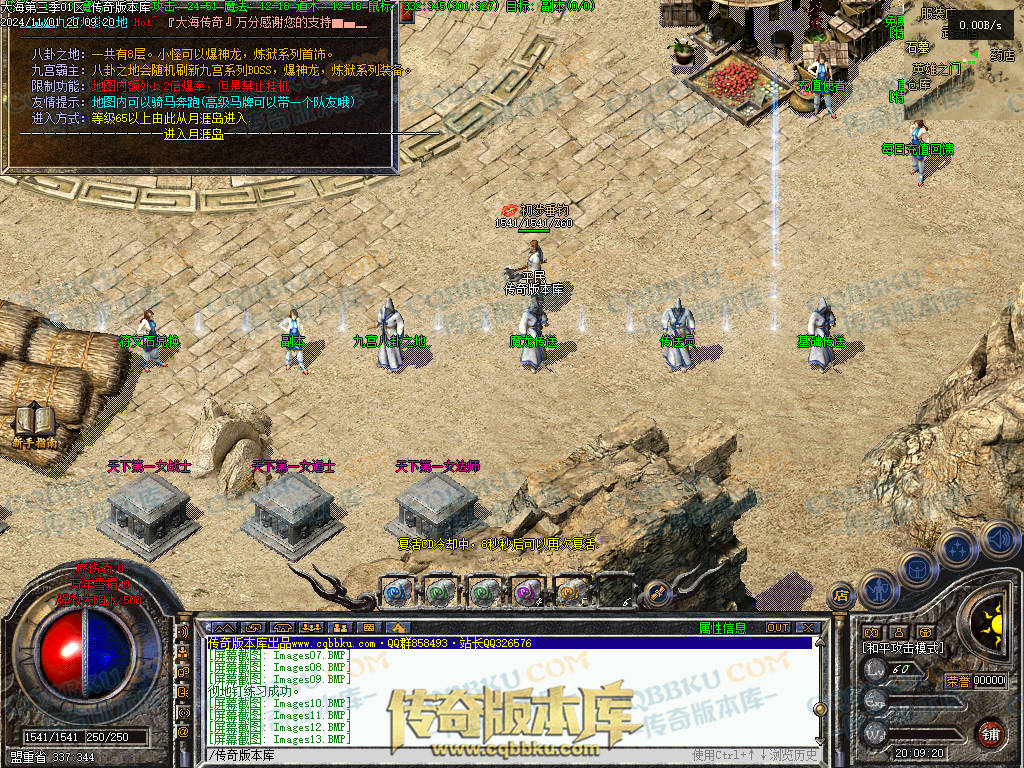Viewport: 1024px width, 768px height.
Task: Switch the 和平攻击模式 attack mode label
Action: point(903,648)
